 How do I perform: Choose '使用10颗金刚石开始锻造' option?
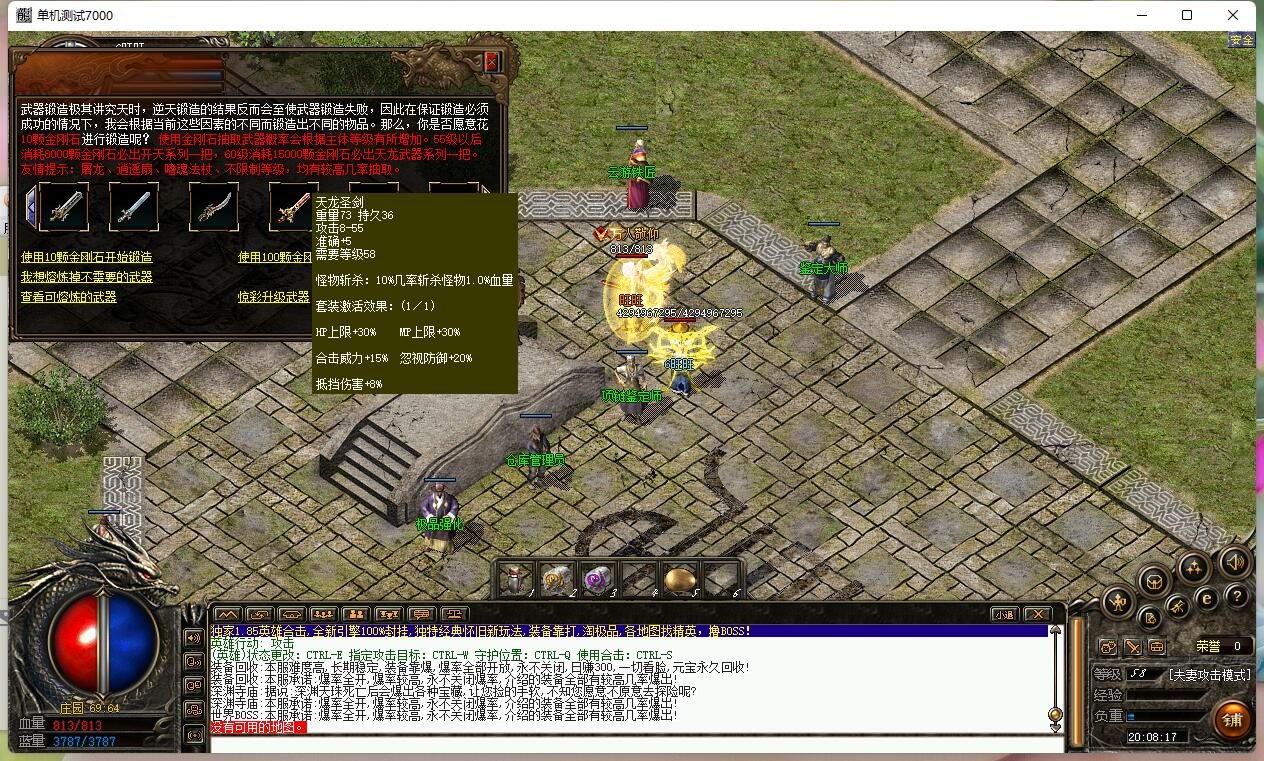click(x=87, y=257)
